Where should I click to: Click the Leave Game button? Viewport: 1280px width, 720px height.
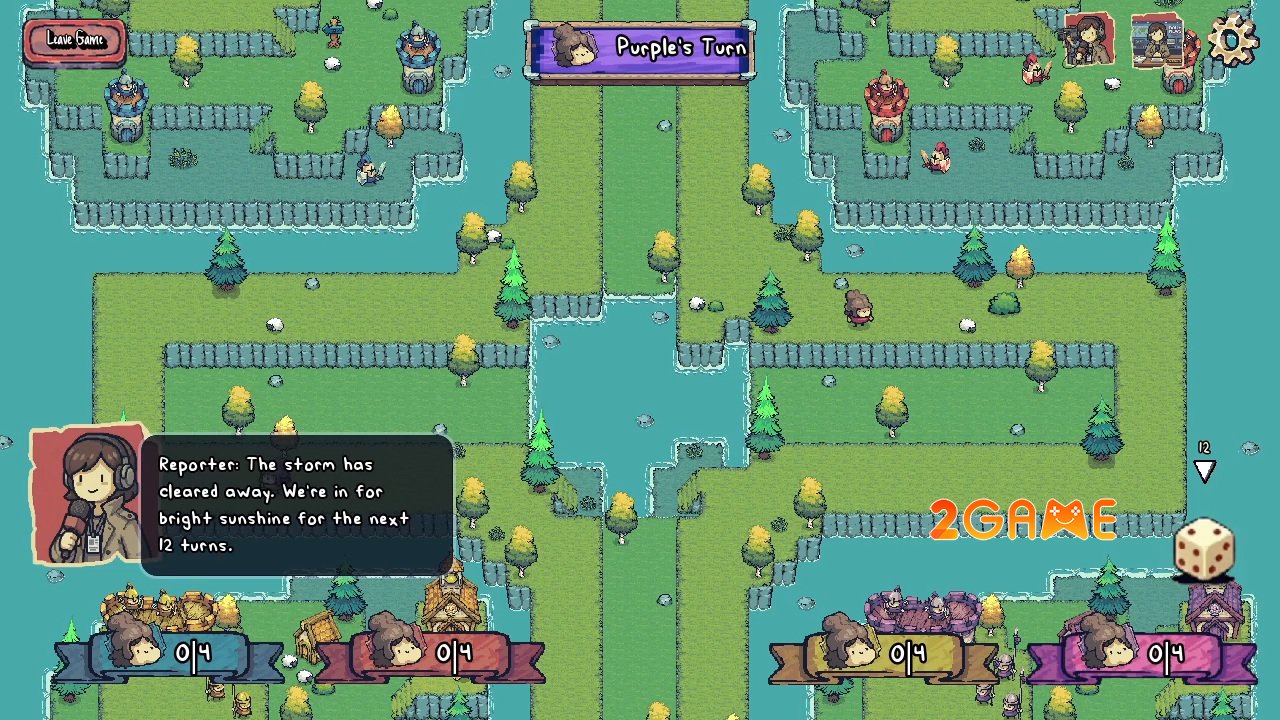pos(75,42)
